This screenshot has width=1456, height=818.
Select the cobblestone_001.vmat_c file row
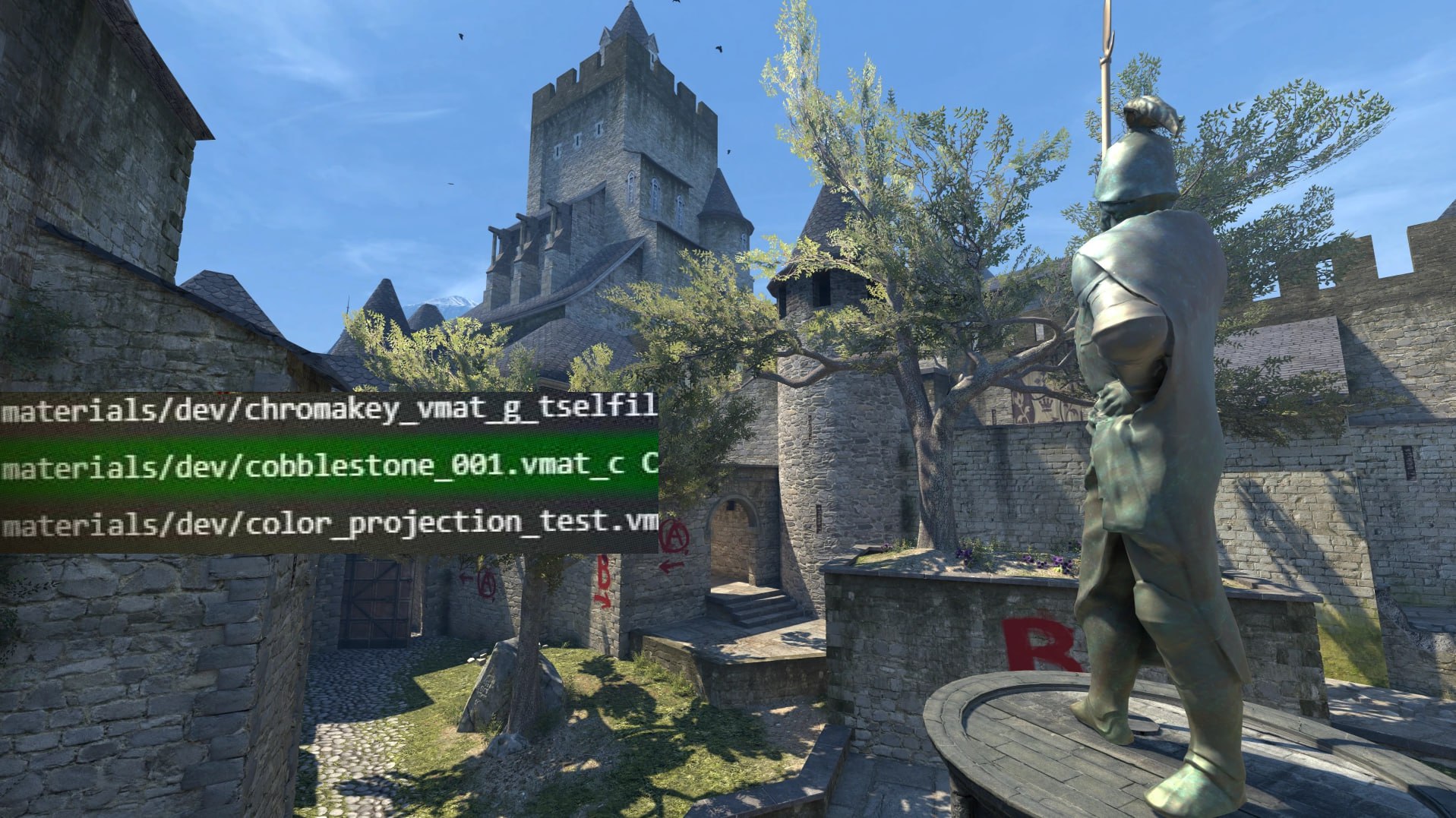pos(328,466)
